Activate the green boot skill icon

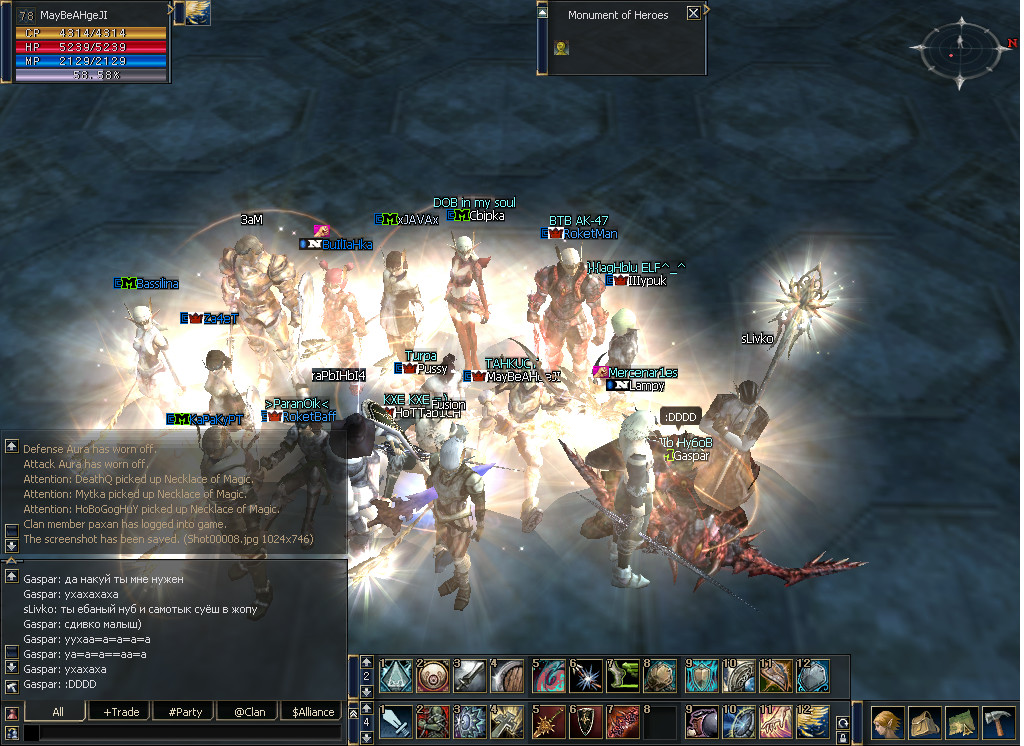(x=624, y=675)
